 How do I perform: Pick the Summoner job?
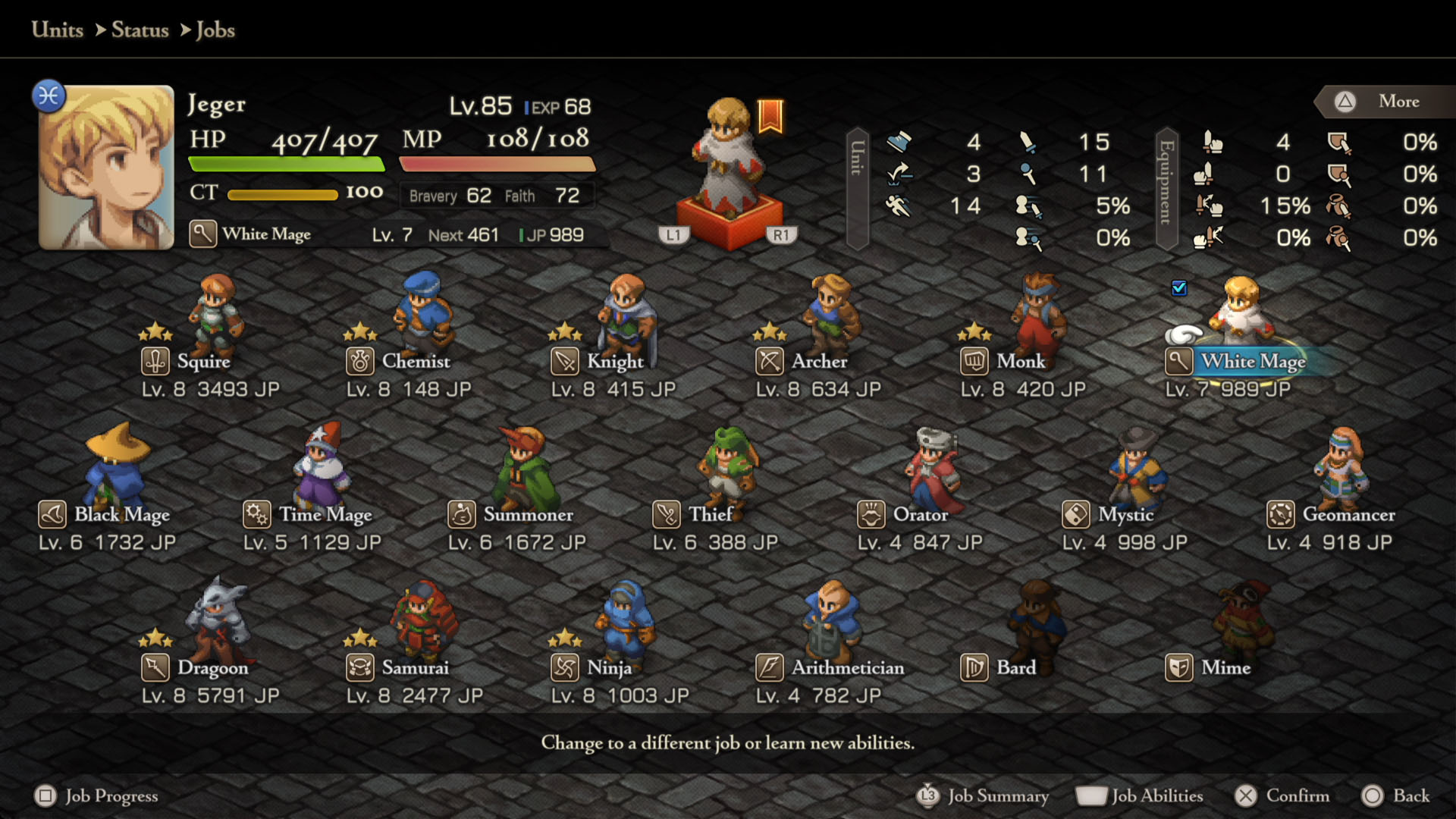(x=528, y=515)
